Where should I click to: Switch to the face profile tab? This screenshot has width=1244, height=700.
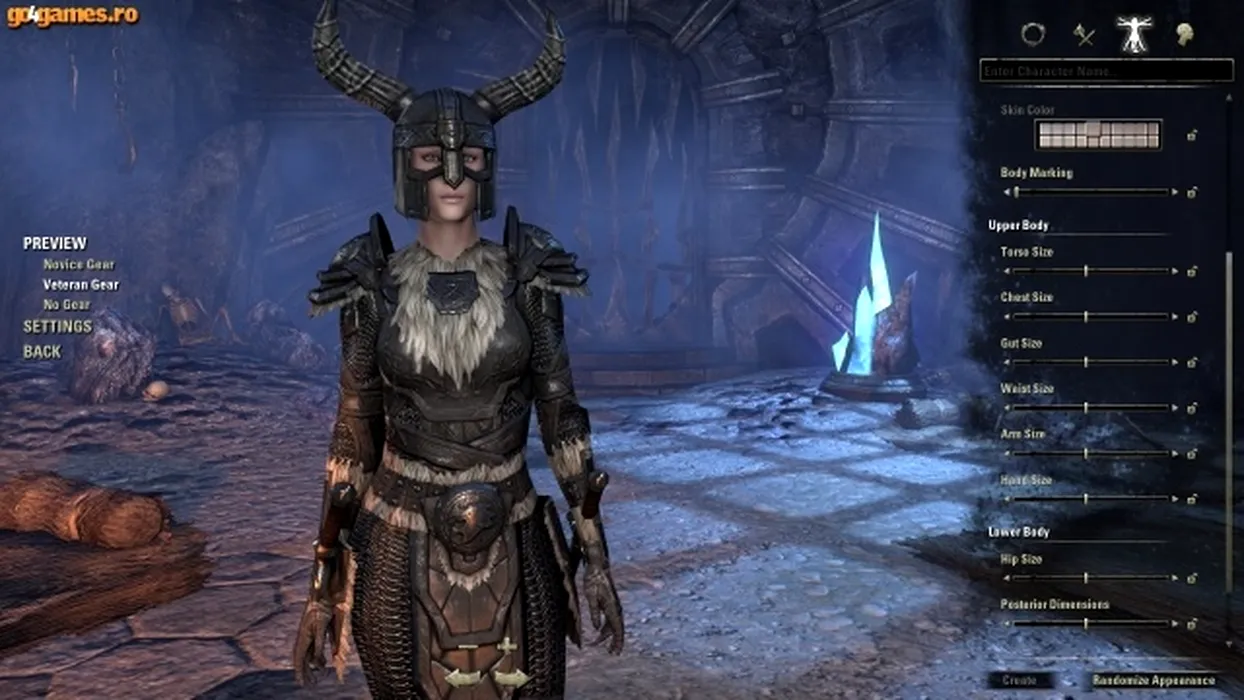point(1186,35)
